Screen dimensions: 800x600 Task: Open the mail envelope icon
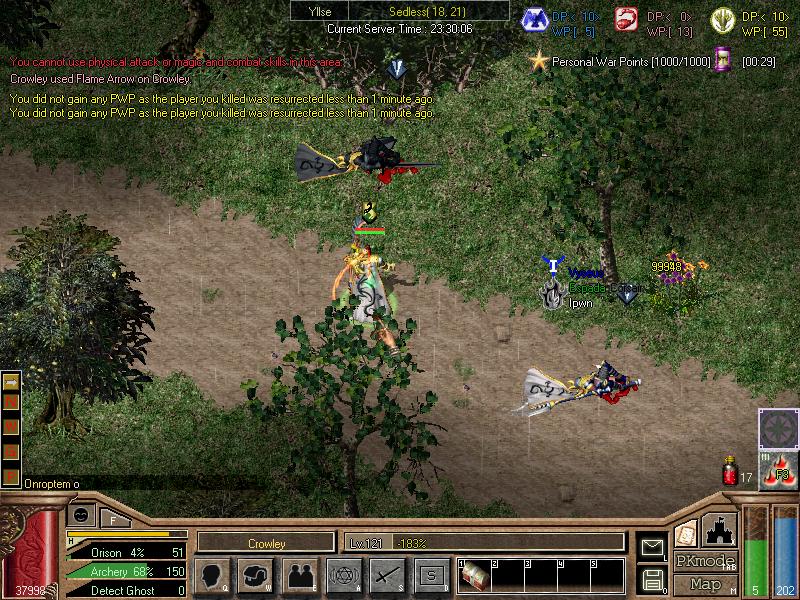coord(652,546)
